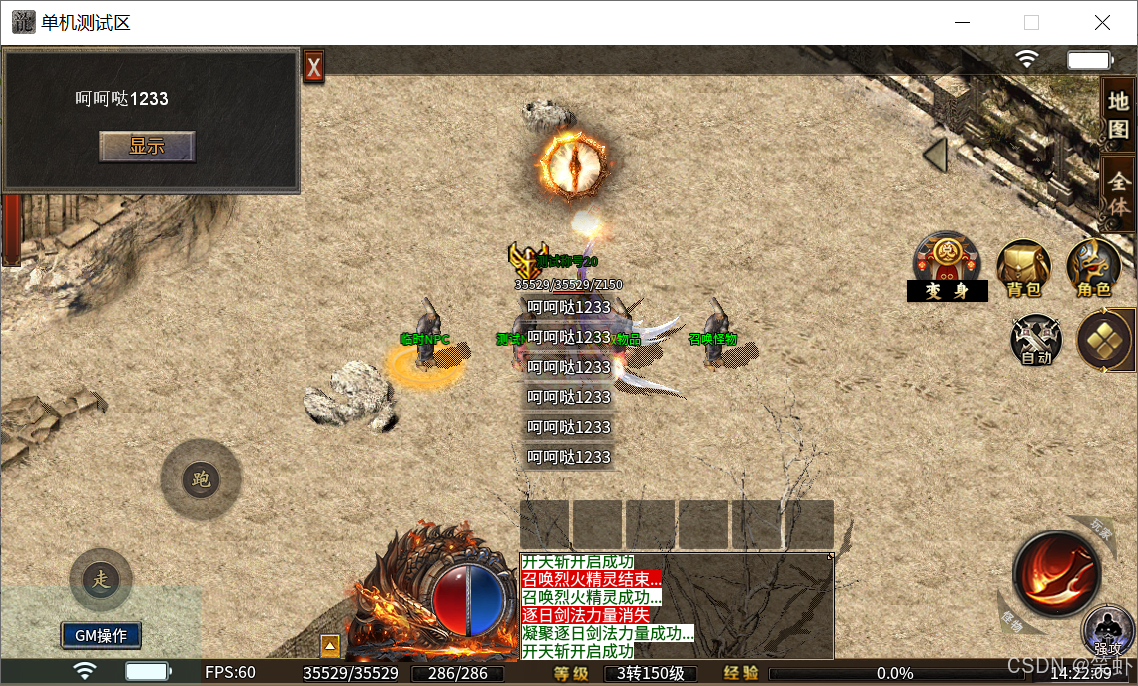Tap the 跑 run button
Screen dimensions: 1138x686
pos(201,480)
